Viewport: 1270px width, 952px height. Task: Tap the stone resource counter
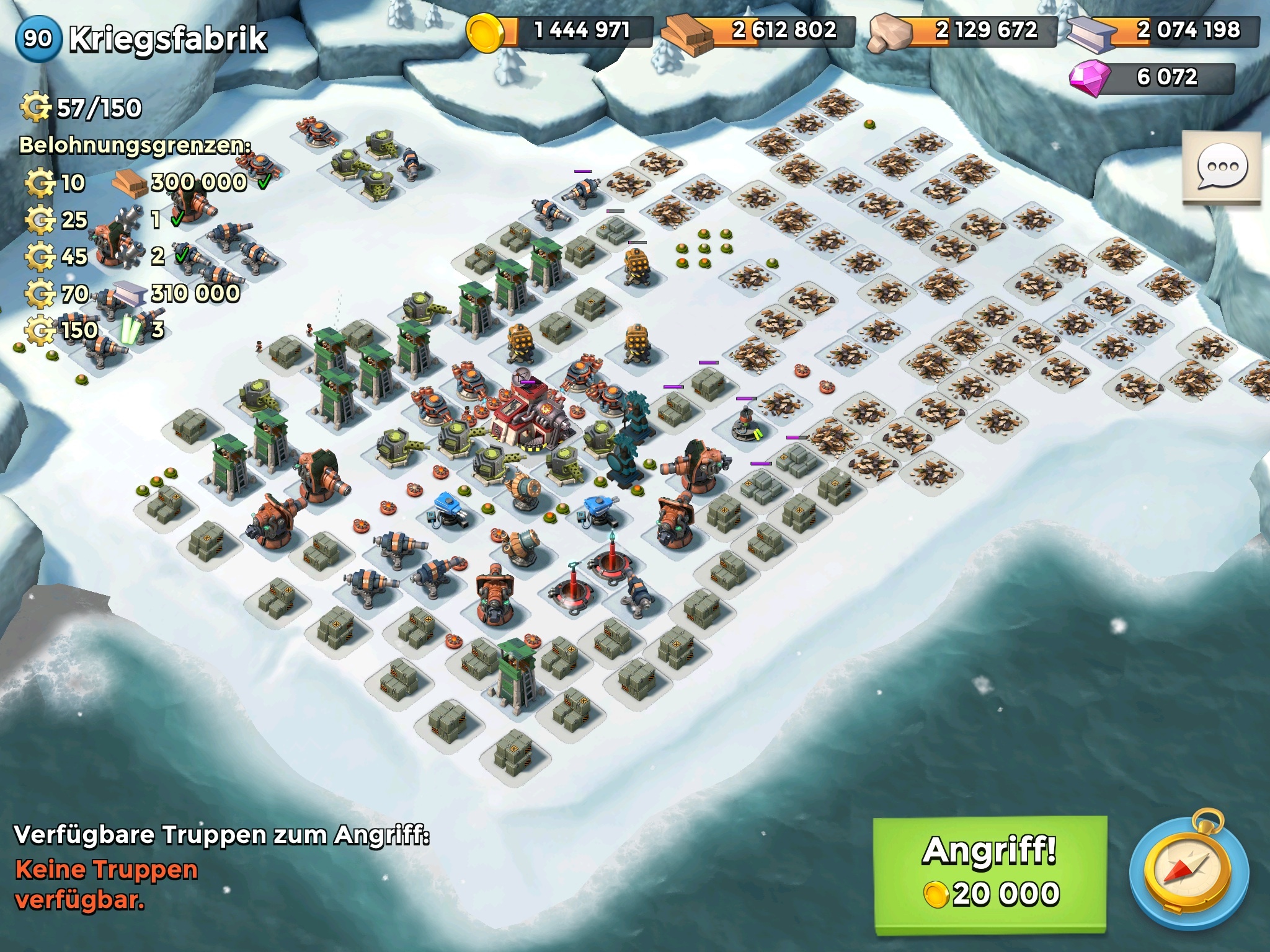coord(964,30)
